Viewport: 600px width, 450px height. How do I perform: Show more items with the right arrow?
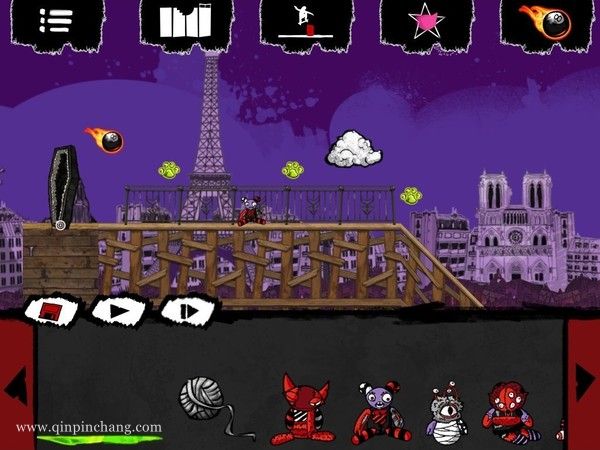[584, 380]
